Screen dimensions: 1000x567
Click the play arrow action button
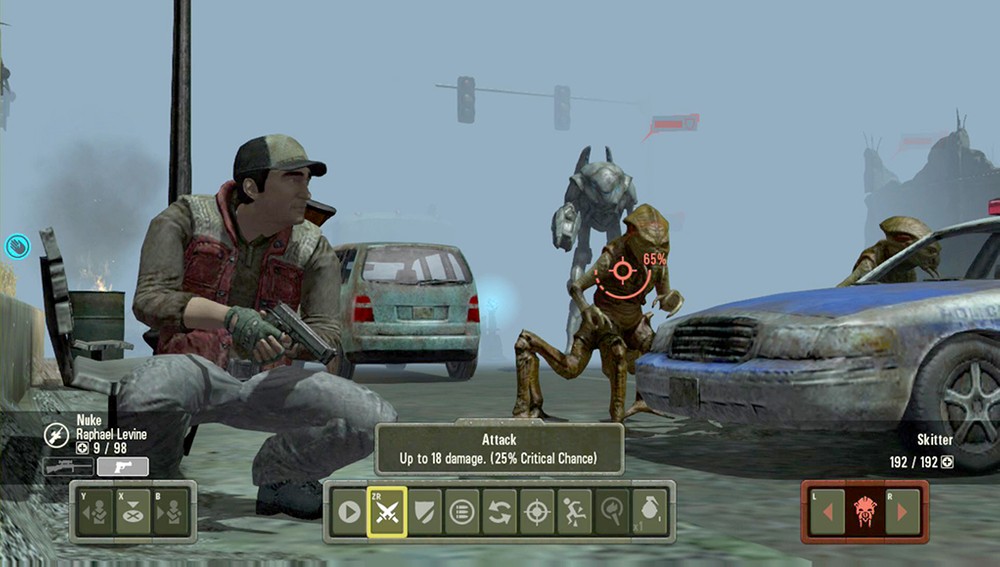pyautogui.click(x=348, y=512)
